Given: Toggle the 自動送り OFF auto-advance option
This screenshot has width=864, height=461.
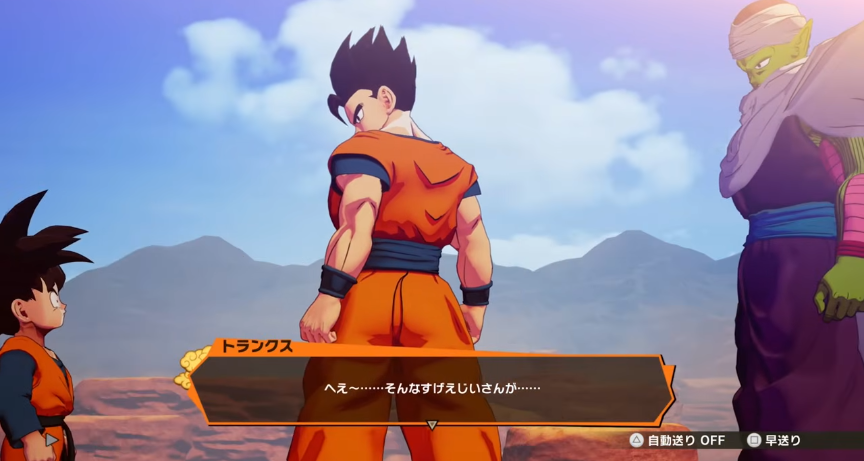Looking at the screenshot, I should pos(677,440).
